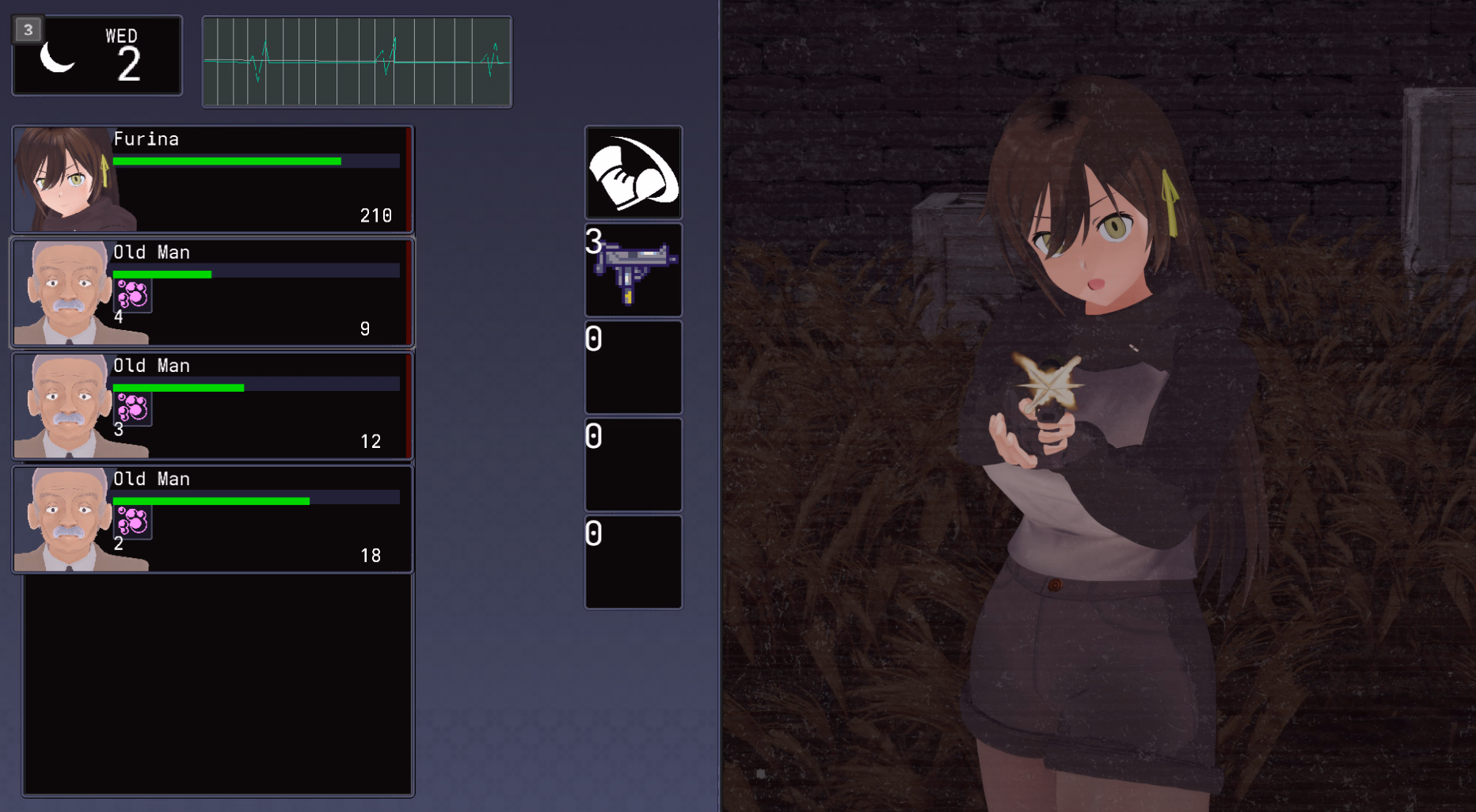Select the Uzi submachine gun slot
This screenshot has height=812, width=1476.
(x=633, y=270)
